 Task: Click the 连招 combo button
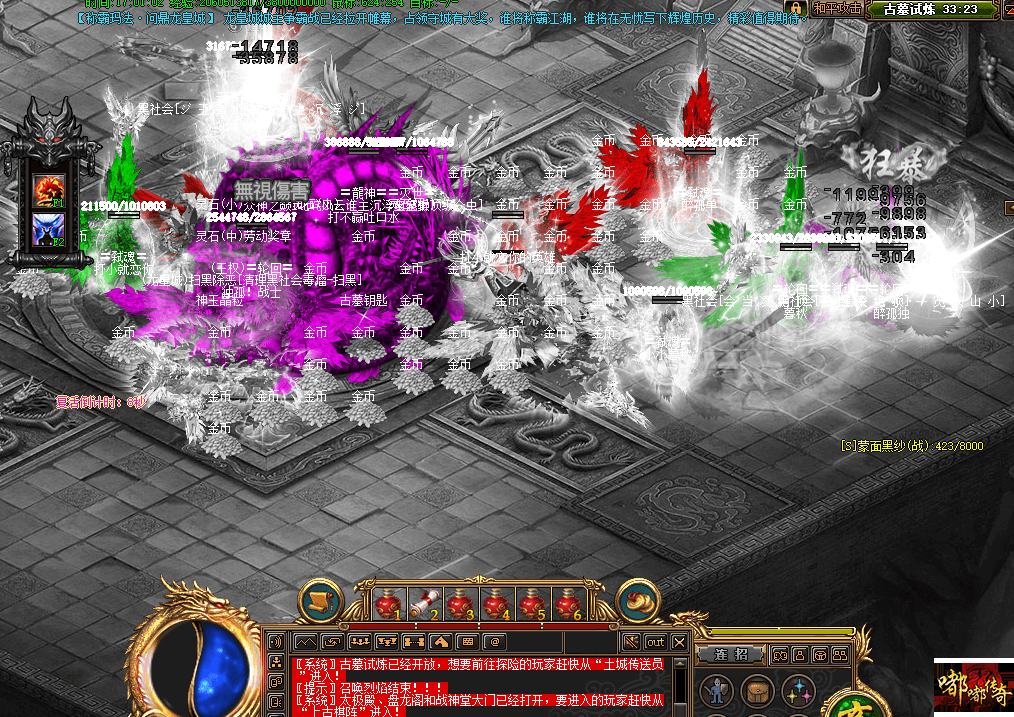(x=731, y=654)
